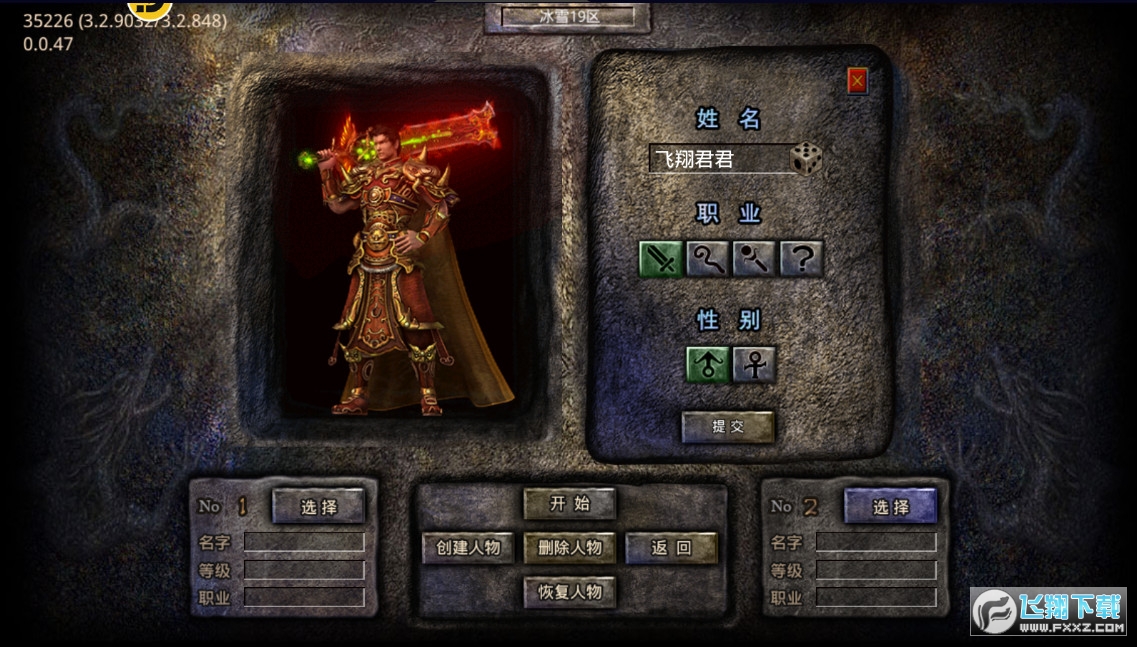1137x647 pixels.
Task: Delete character via 删除人物
Action: [570, 548]
